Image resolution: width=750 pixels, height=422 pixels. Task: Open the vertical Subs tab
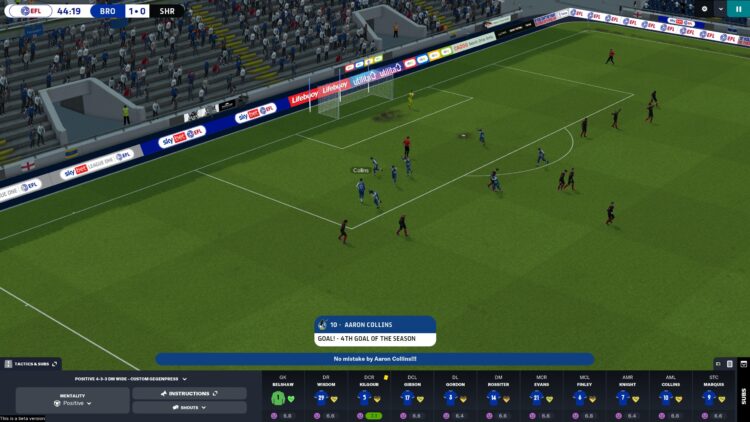[742, 395]
